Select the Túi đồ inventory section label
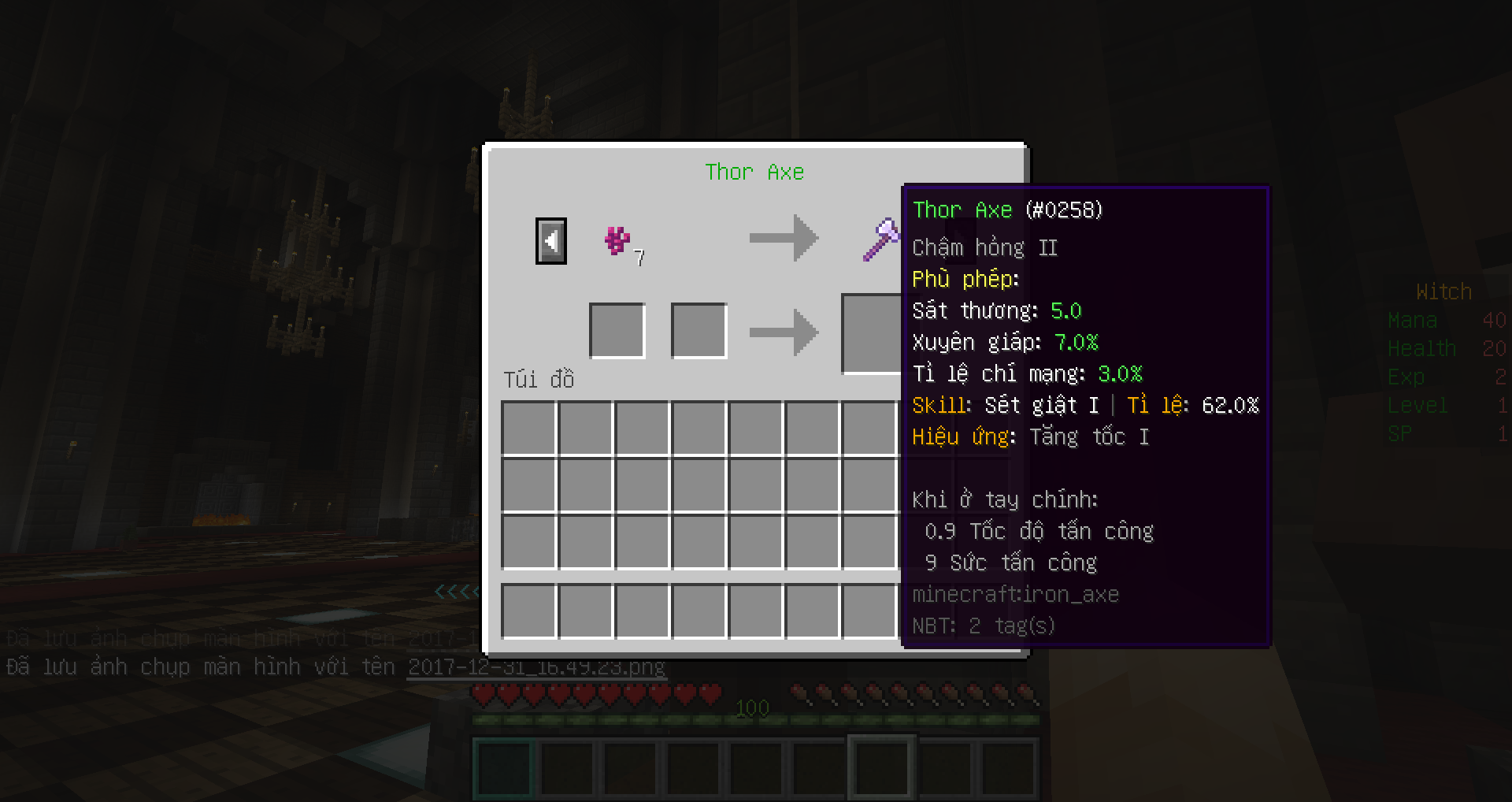 click(x=539, y=380)
